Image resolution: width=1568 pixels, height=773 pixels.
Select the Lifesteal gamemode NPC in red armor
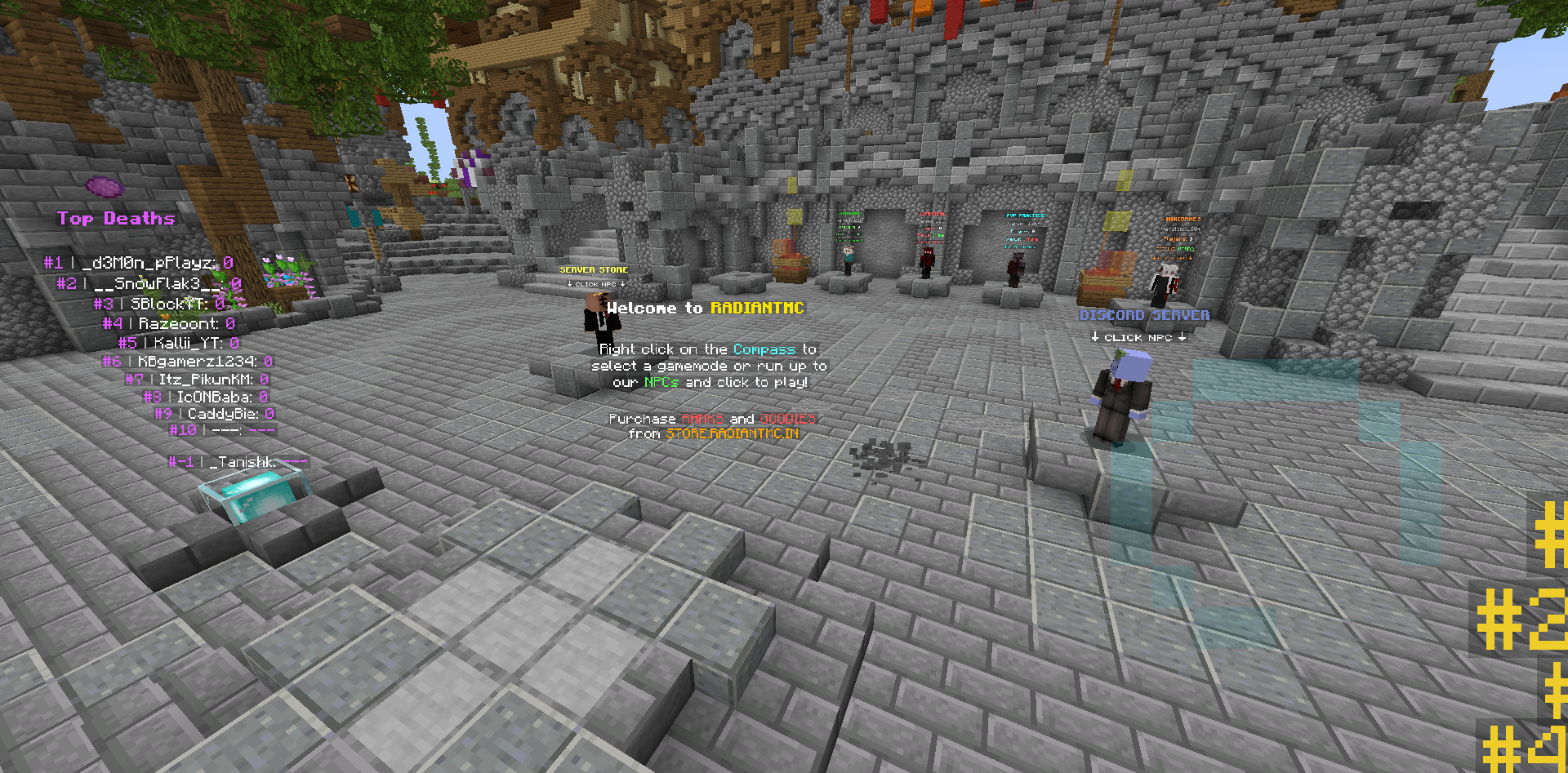(927, 261)
